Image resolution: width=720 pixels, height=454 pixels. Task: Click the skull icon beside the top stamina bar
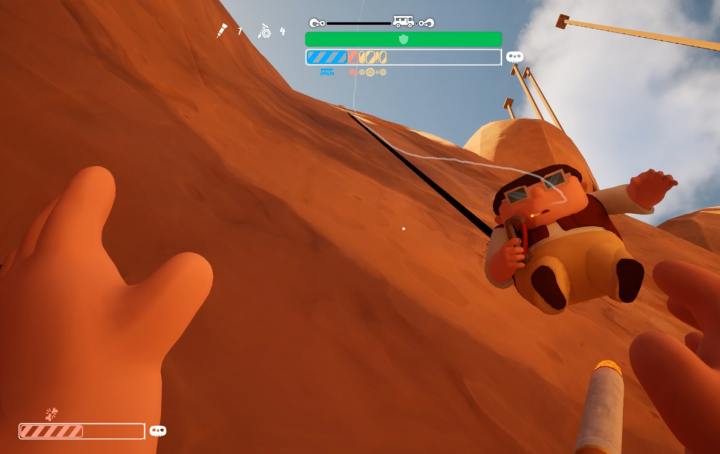coord(515,57)
